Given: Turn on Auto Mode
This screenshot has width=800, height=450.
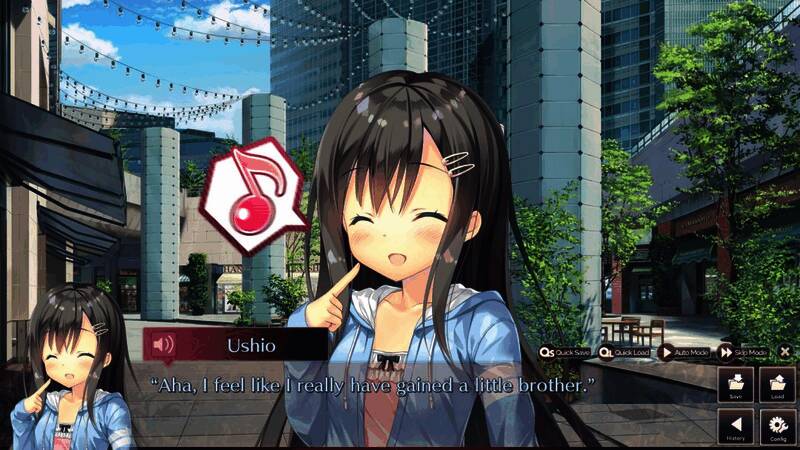Looking at the screenshot, I should [684, 352].
